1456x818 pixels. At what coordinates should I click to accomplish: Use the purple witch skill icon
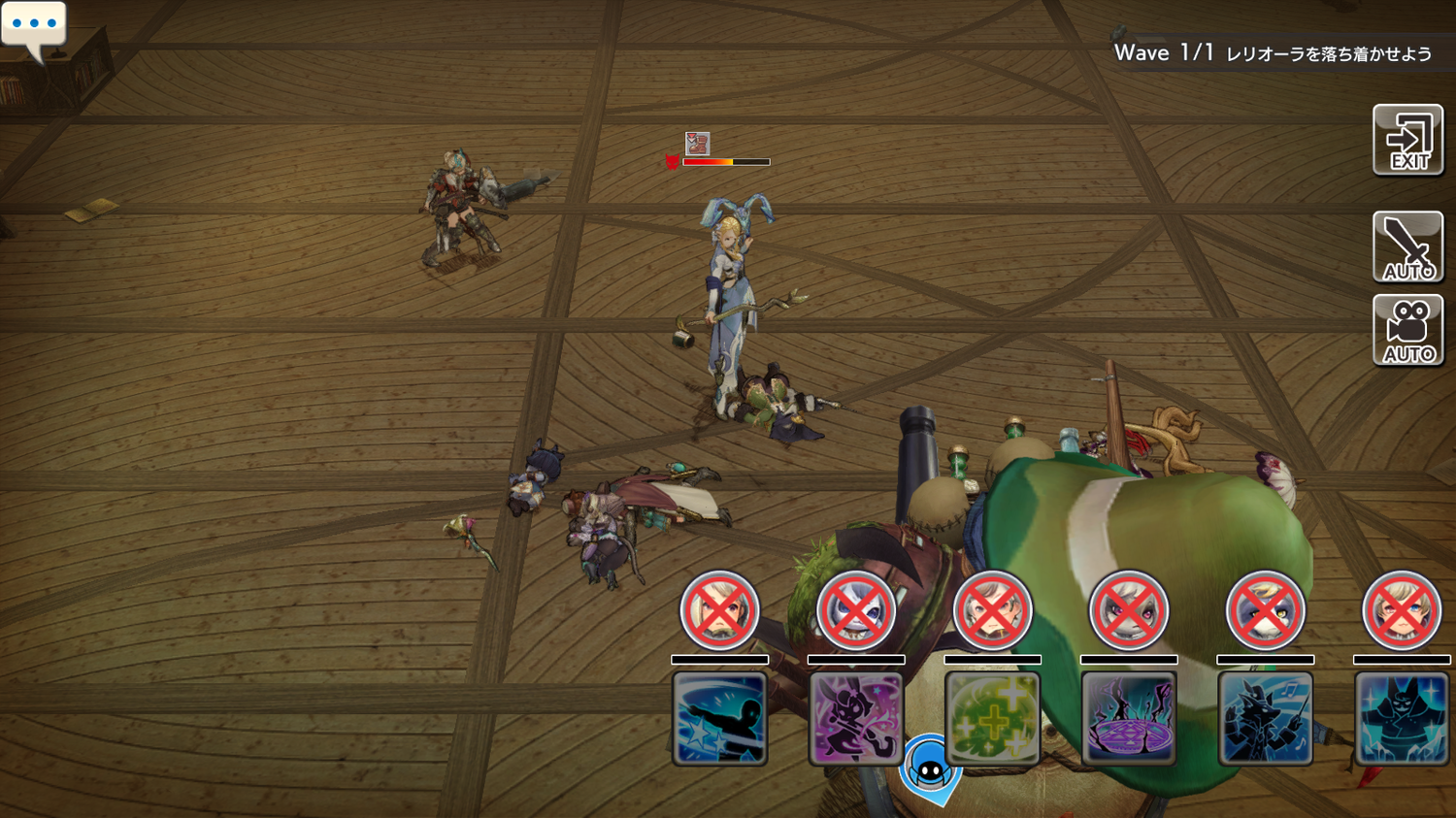click(x=855, y=718)
